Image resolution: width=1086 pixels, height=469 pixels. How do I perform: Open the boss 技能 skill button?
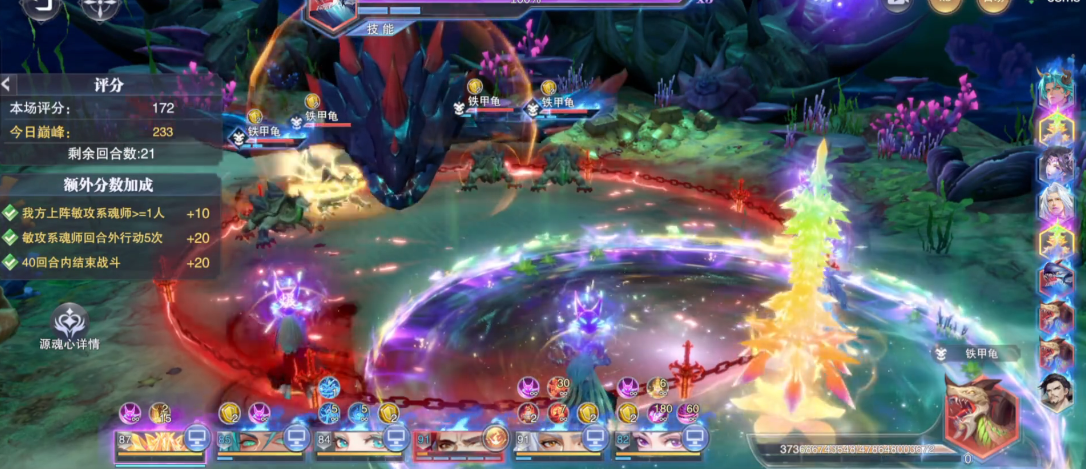(x=381, y=29)
